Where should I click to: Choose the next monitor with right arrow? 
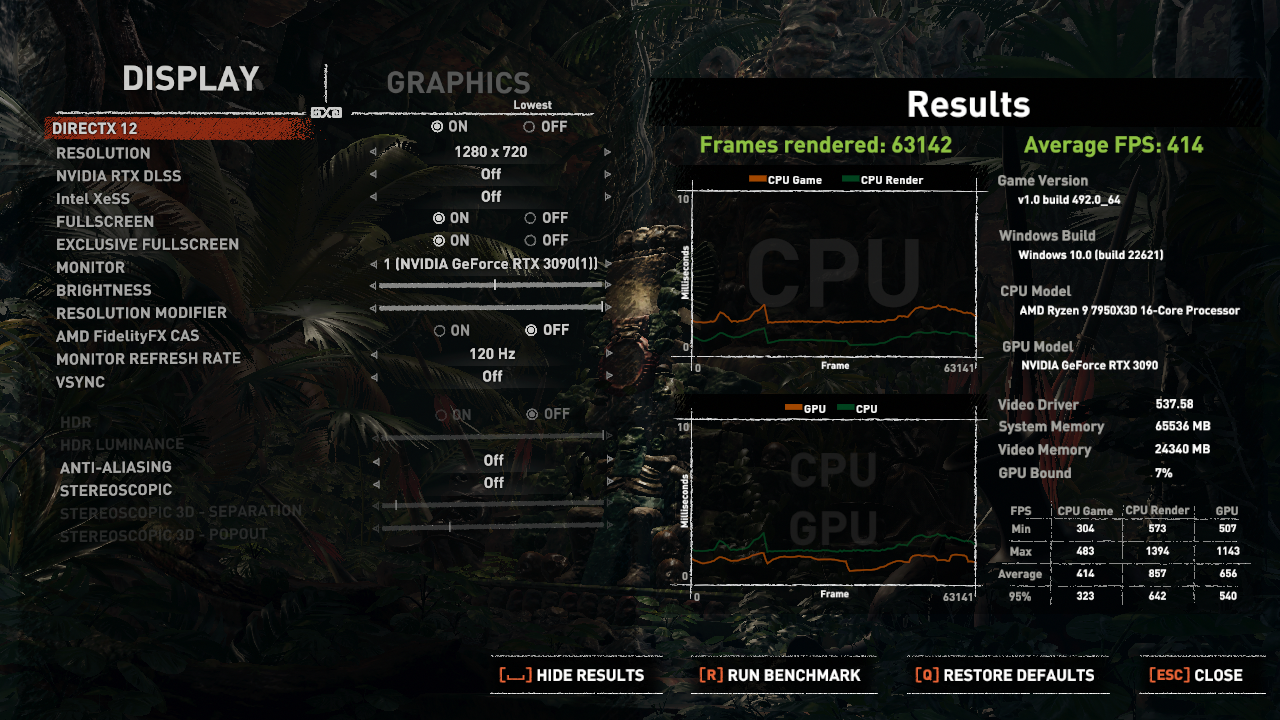coord(607,264)
